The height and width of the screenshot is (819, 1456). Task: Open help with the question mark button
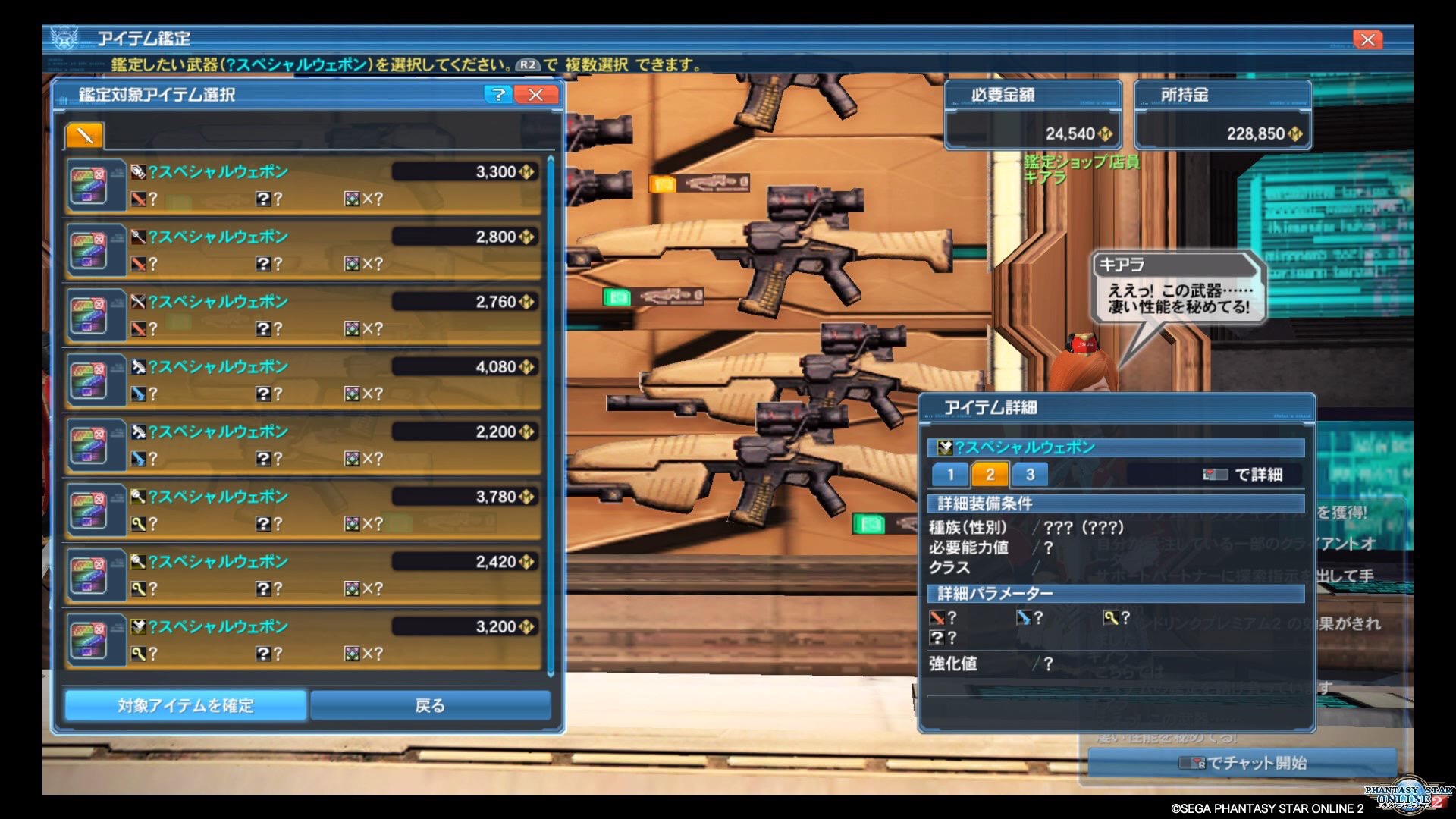(497, 95)
